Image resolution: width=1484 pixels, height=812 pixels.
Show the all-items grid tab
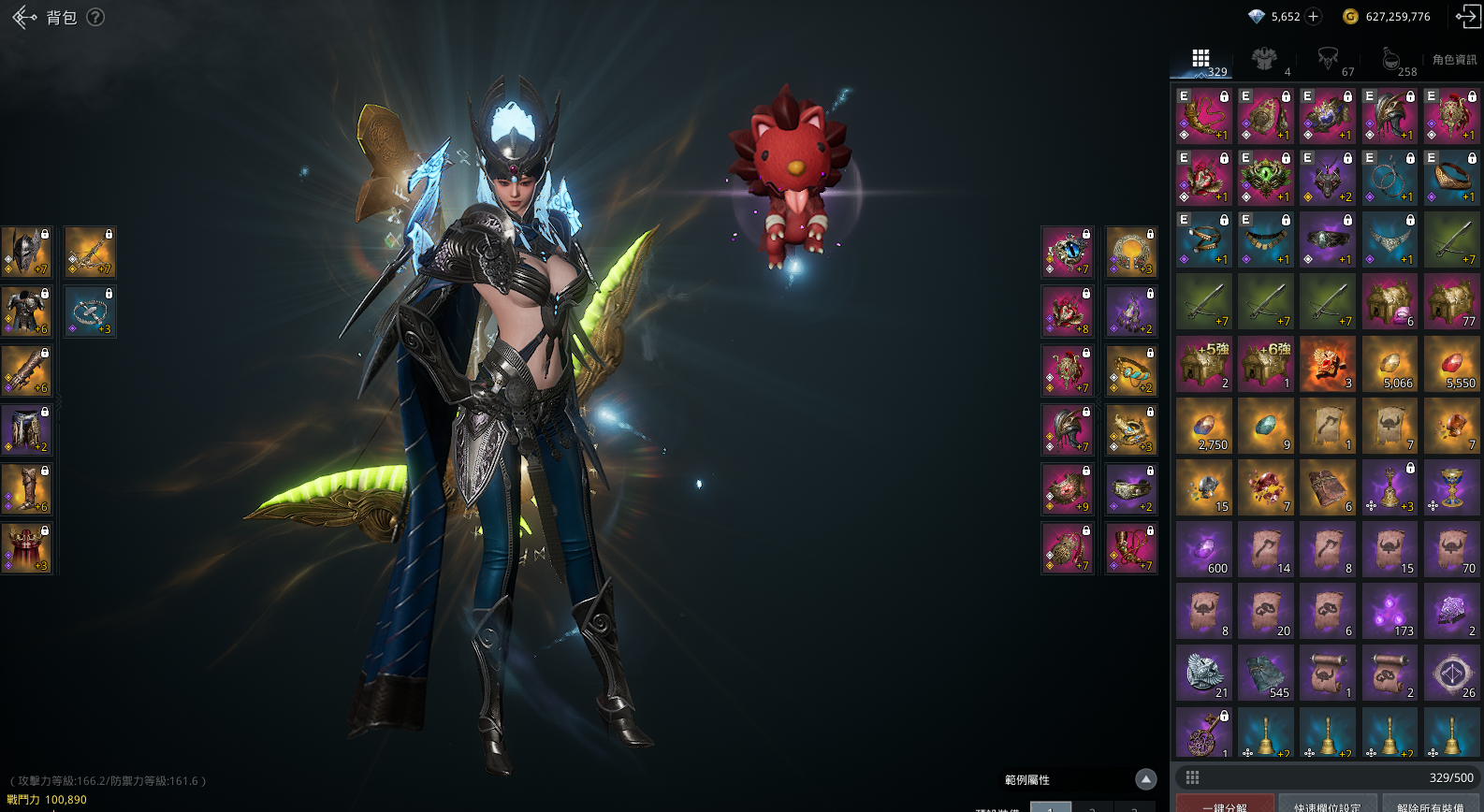1201,60
